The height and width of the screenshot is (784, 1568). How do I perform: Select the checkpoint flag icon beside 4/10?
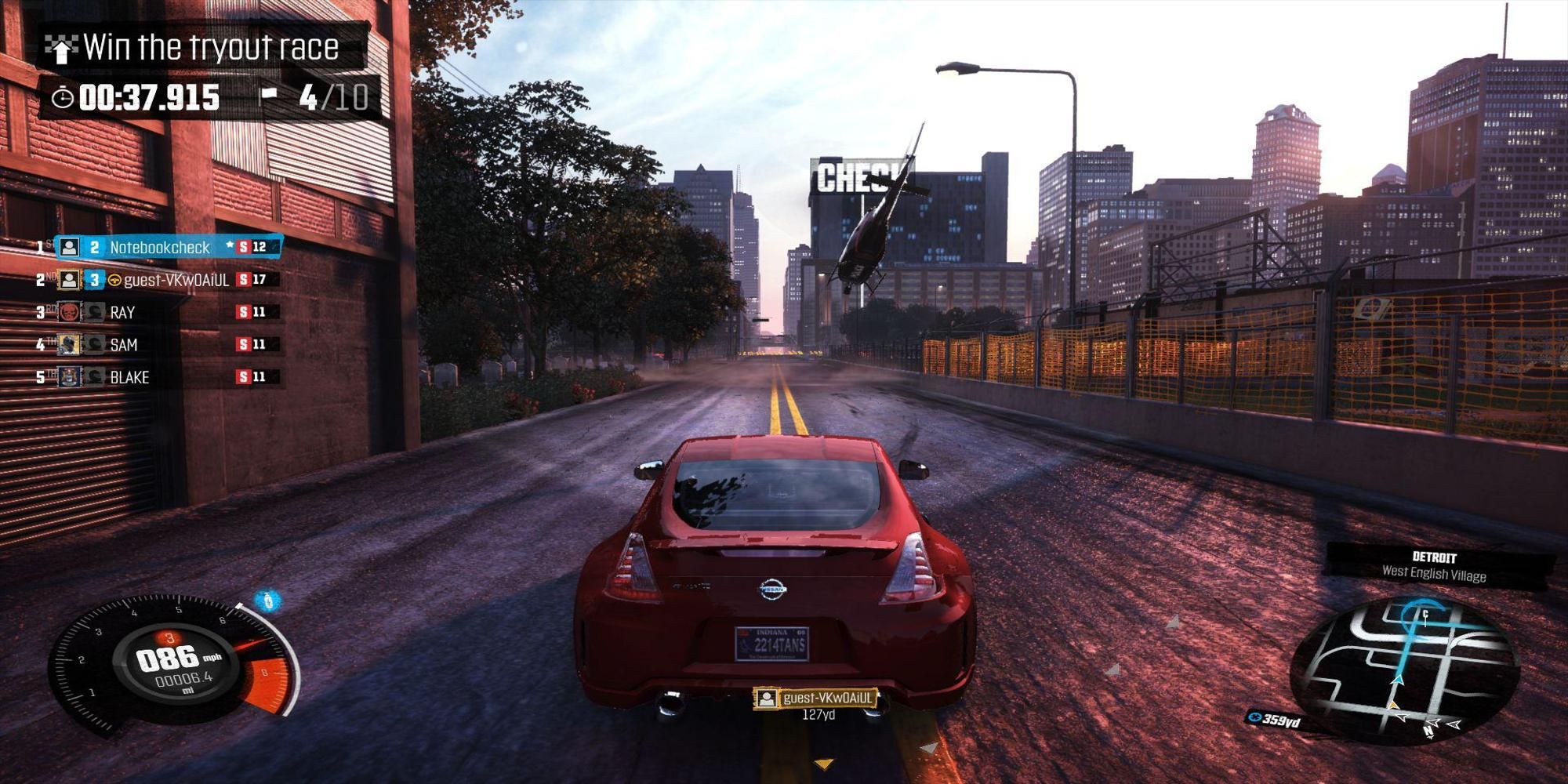[x=269, y=95]
